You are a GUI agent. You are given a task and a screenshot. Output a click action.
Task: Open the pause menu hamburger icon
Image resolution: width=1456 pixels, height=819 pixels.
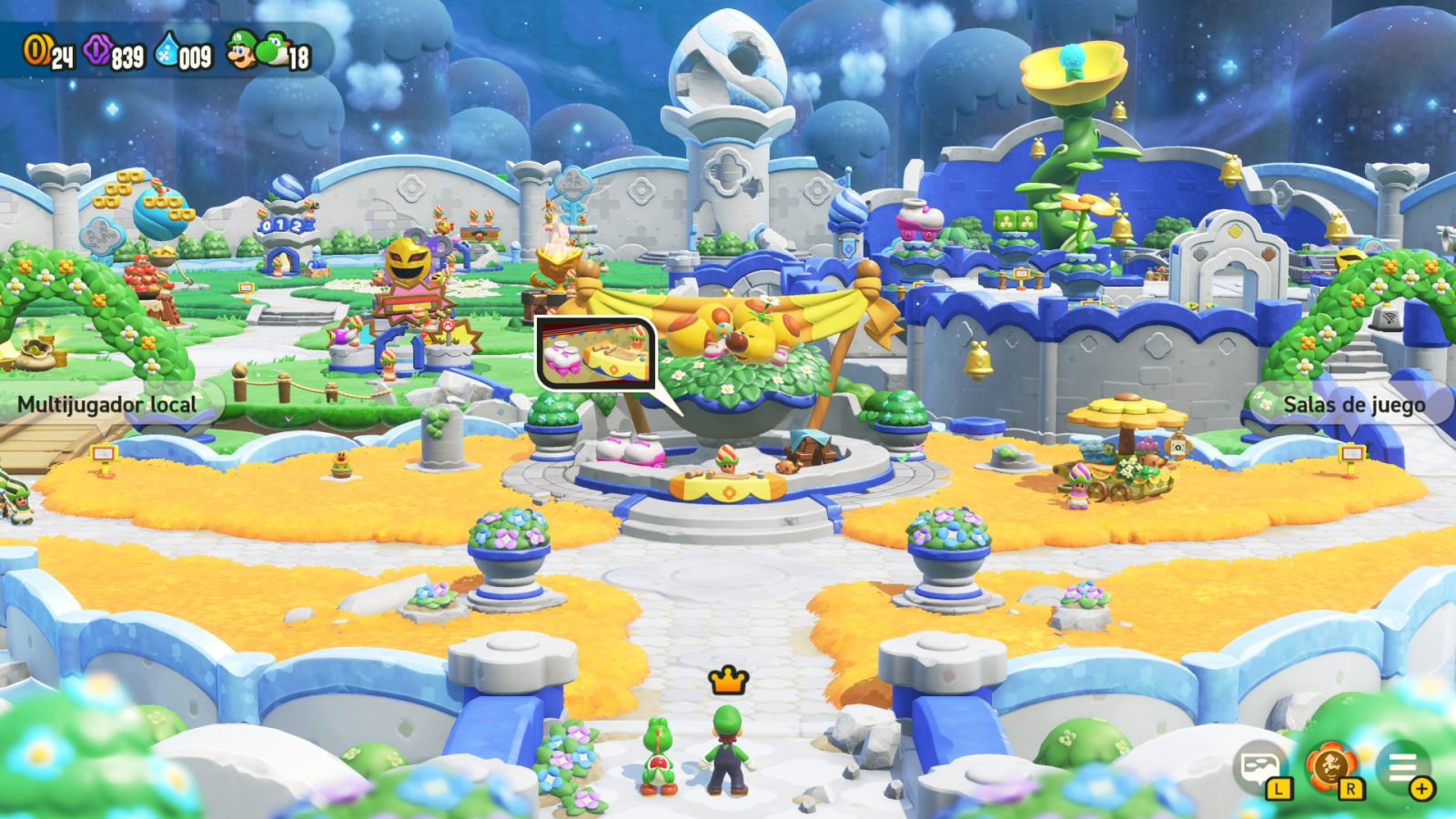coord(1402,766)
